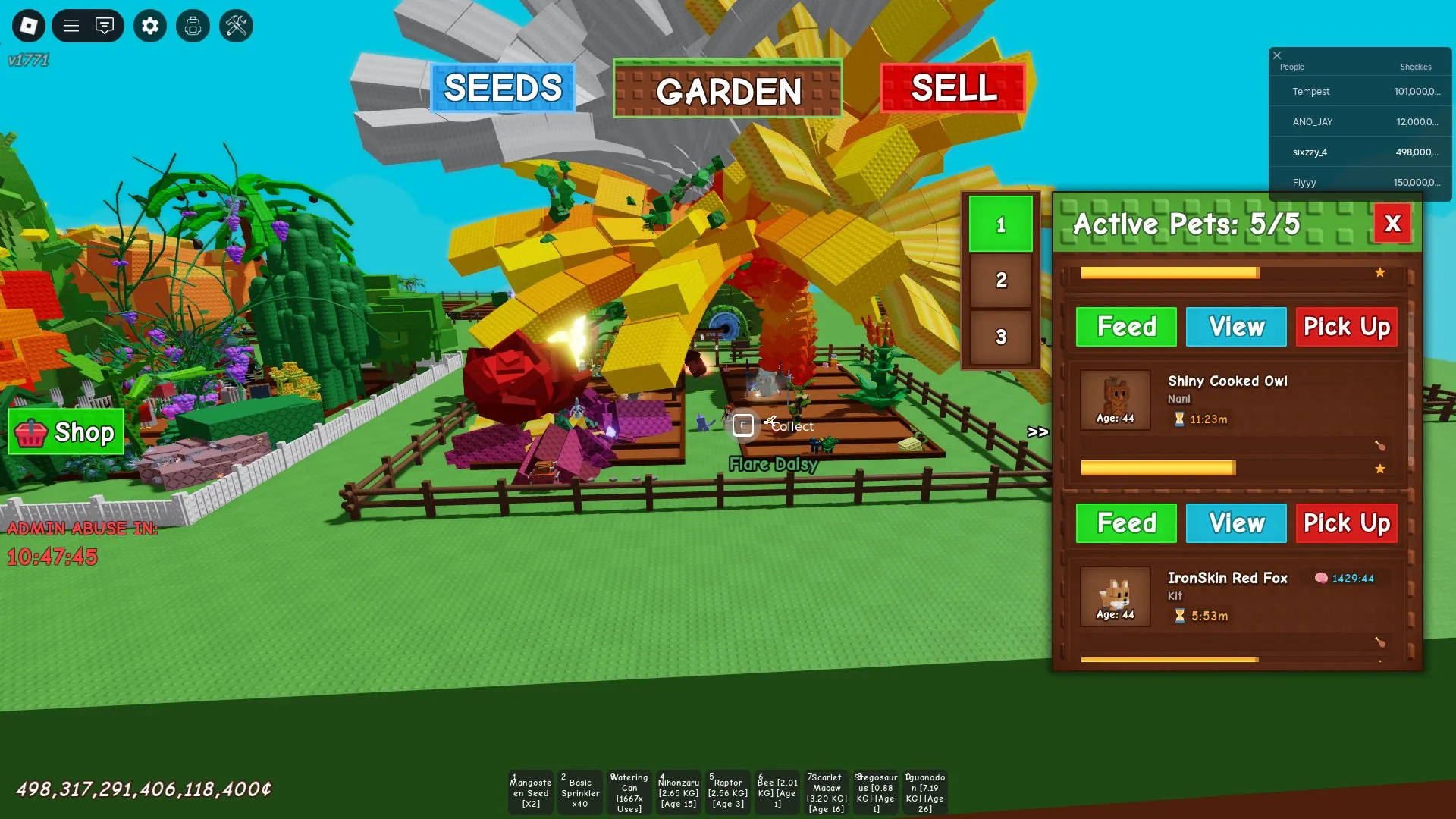Open the backpack inventory icon
Image resolution: width=1456 pixels, height=819 pixels.
tap(193, 26)
